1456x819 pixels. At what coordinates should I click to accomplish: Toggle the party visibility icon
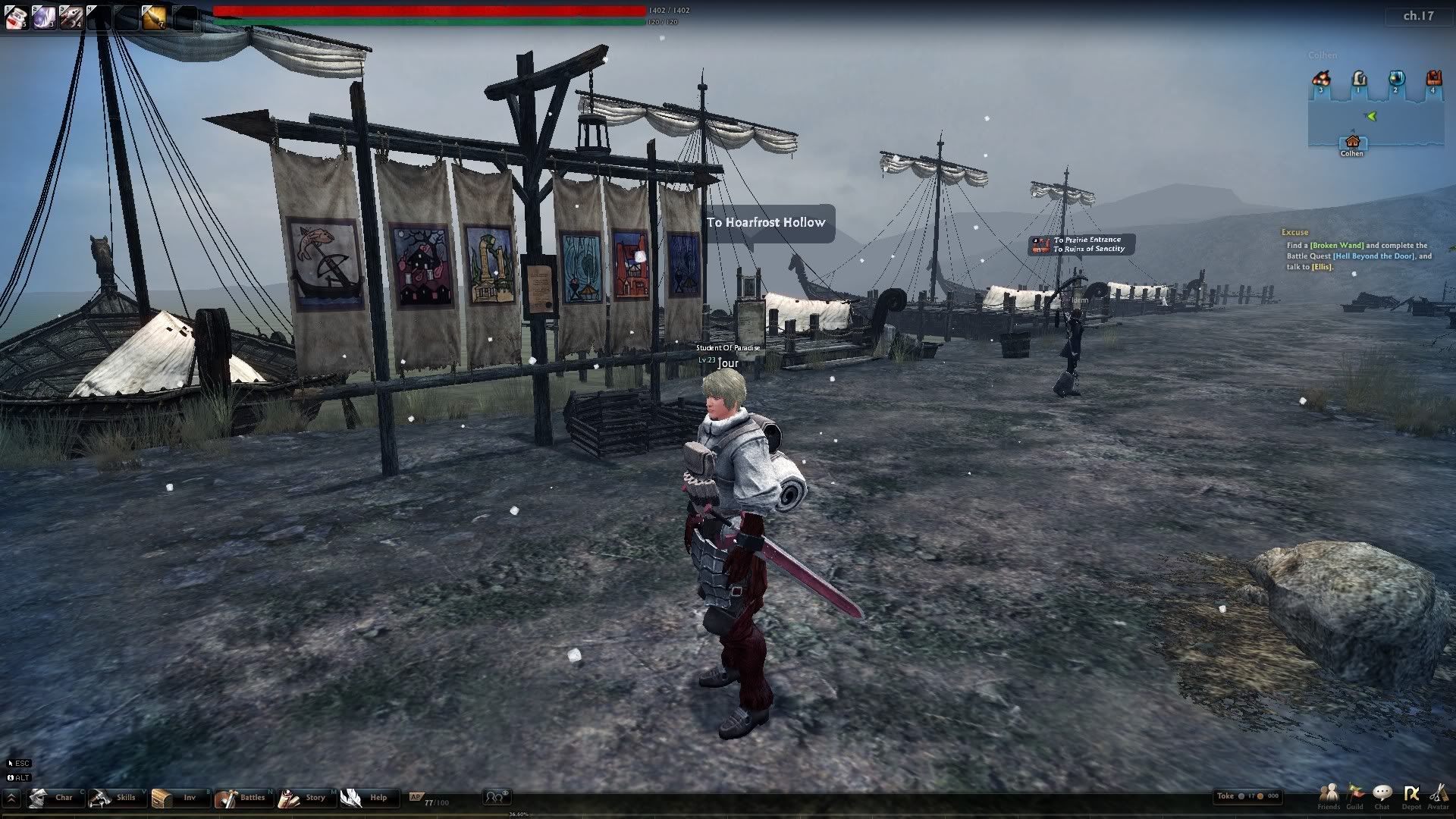(497, 796)
